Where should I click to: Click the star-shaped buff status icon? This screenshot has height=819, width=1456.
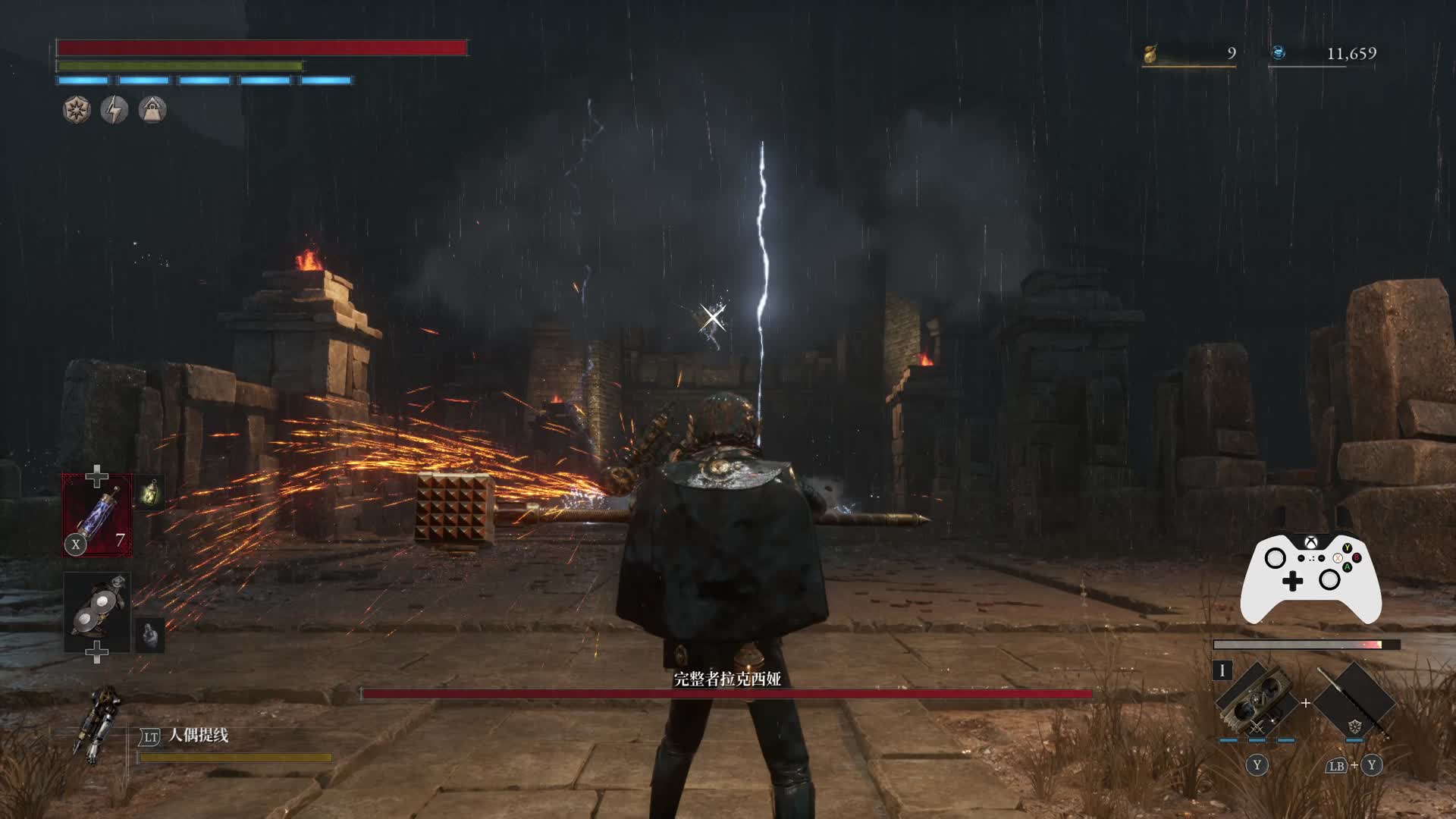[x=77, y=110]
